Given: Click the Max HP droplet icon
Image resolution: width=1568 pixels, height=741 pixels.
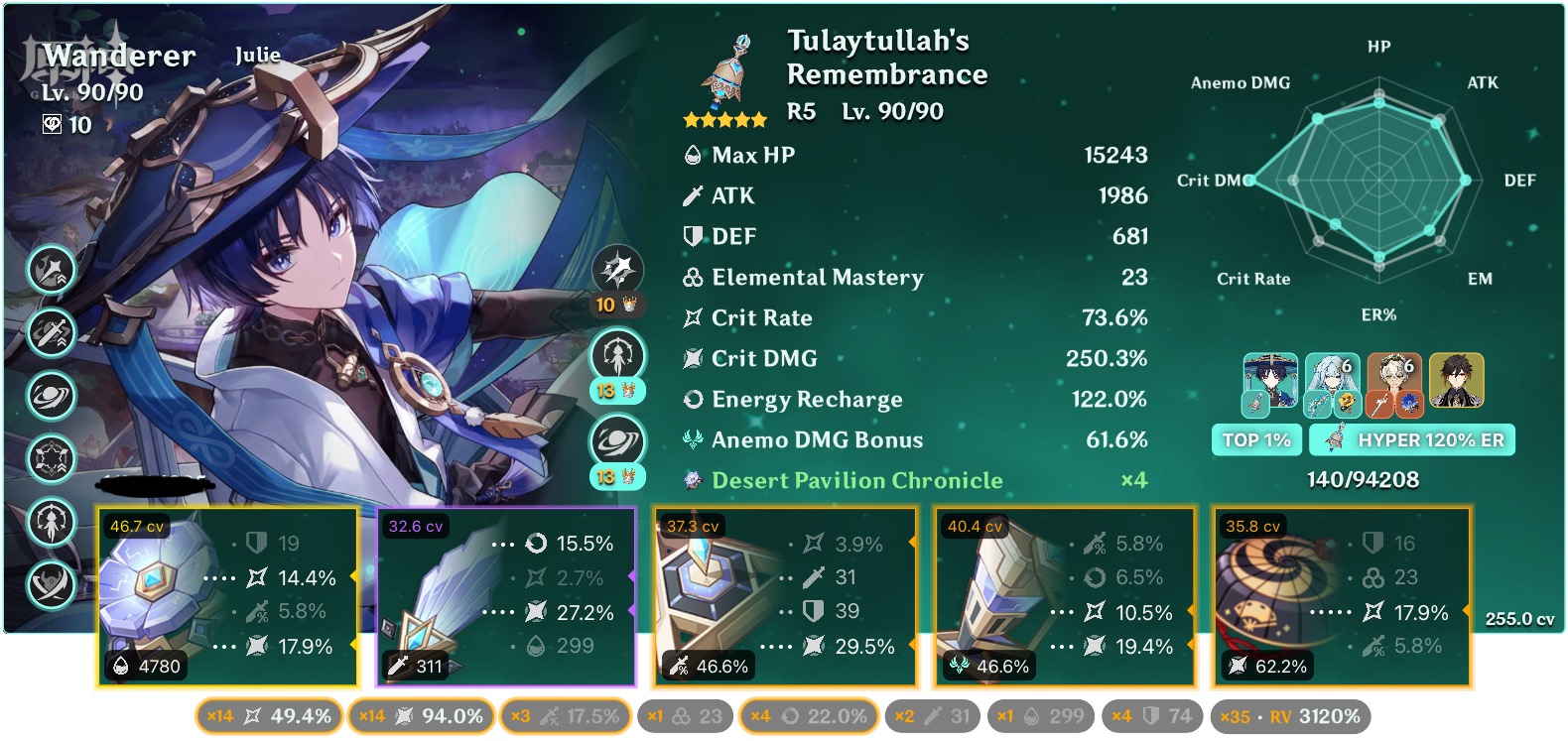Looking at the screenshot, I should [693, 155].
